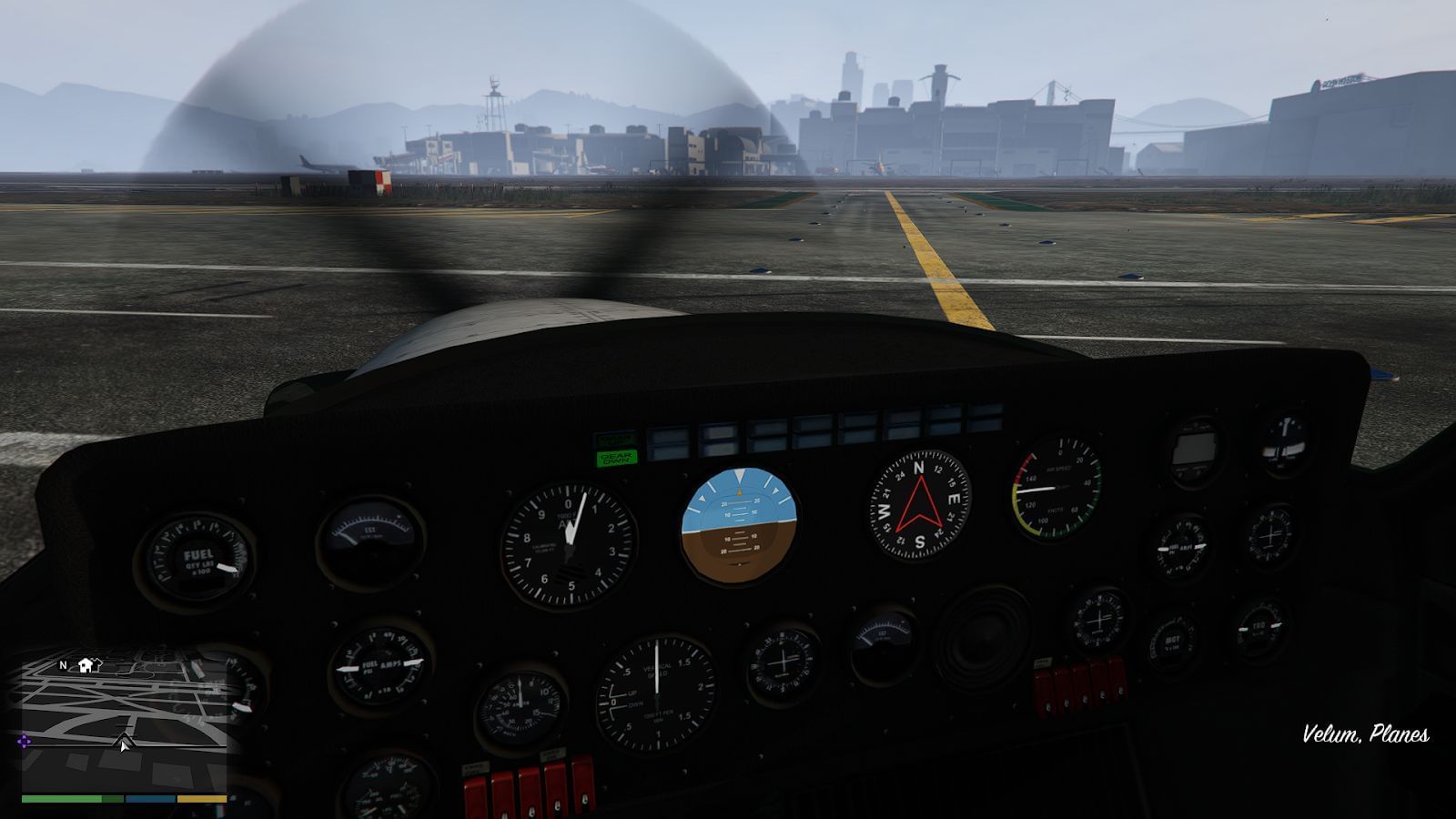Select the TRQ gauge on the far right
The height and width of the screenshot is (819, 1456).
point(1260,628)
